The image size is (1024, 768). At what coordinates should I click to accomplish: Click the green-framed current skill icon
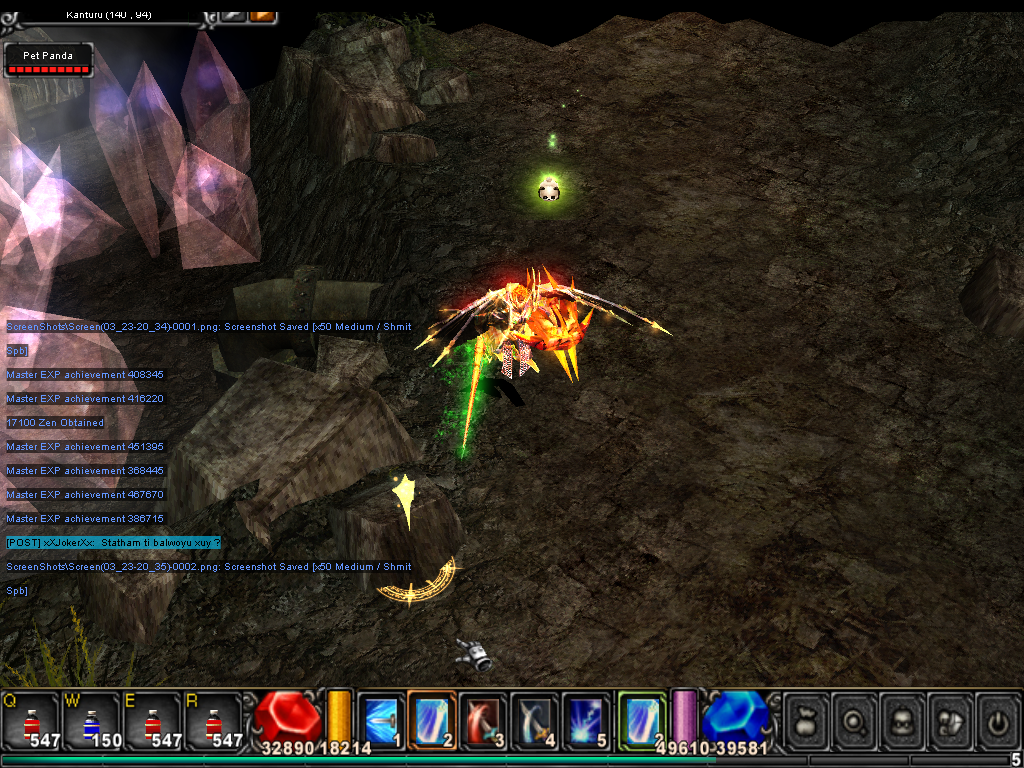point(642,720)
